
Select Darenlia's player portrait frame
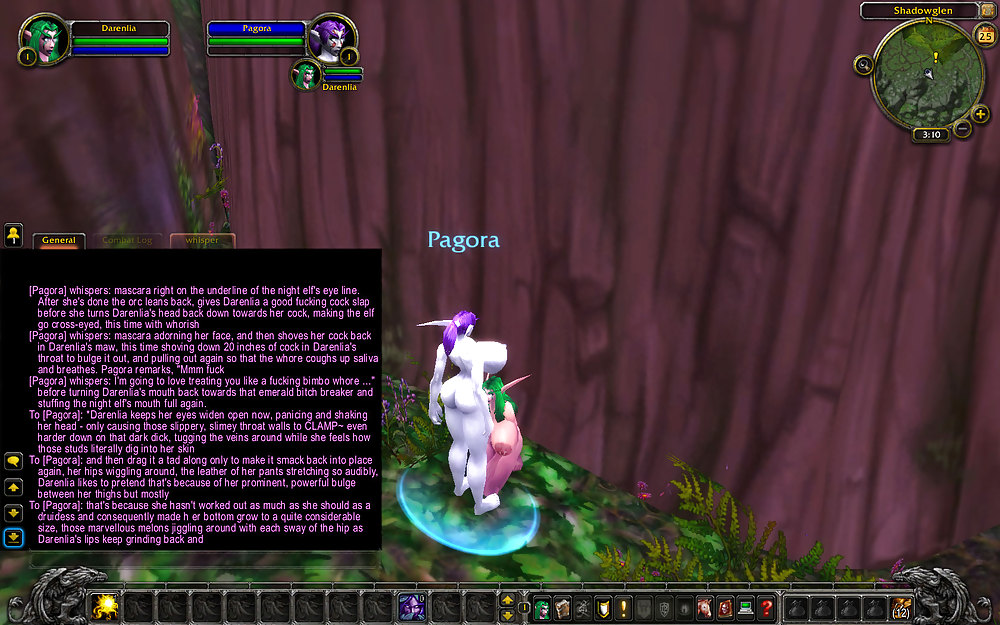tap(44, 39)
